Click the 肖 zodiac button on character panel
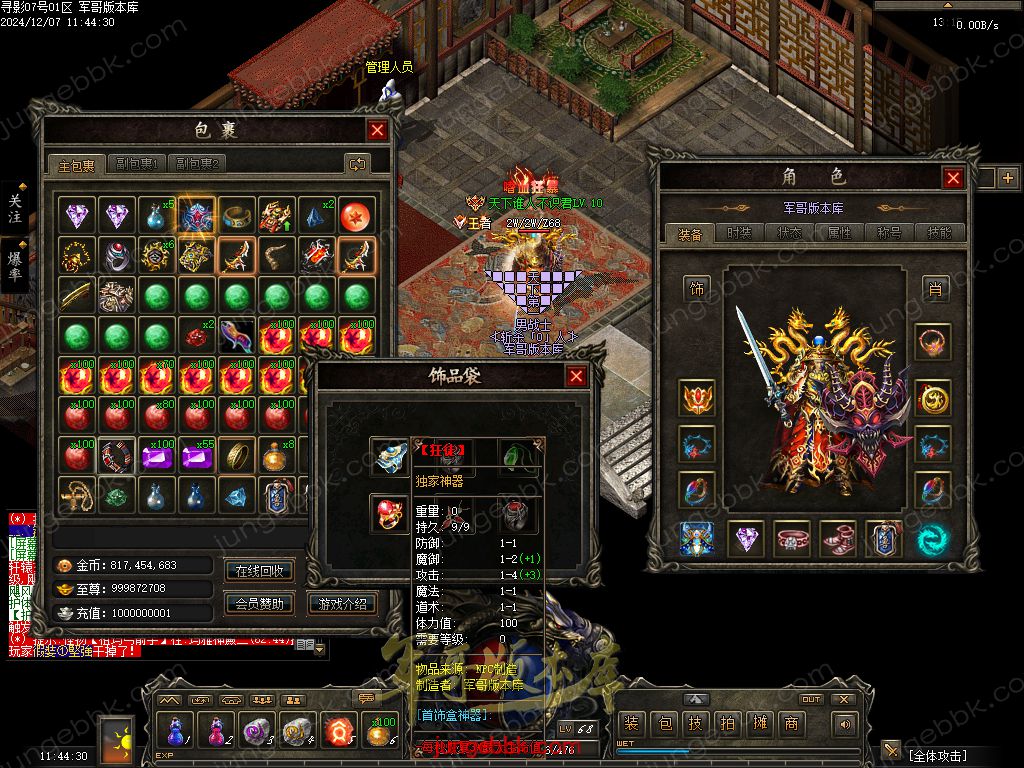1024x768 pixels. tap(935, 289)
